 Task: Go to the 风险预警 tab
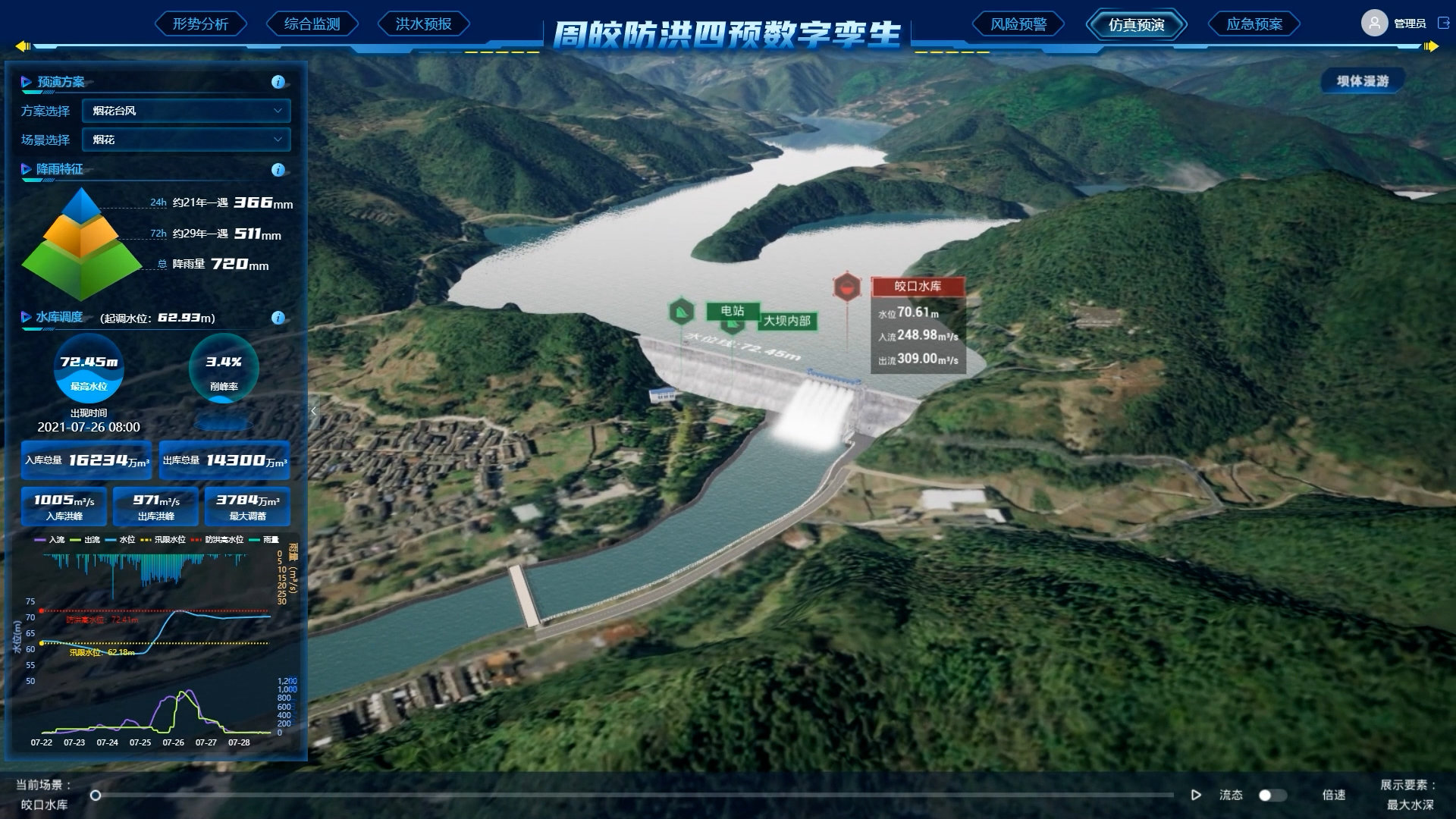[1018, 24]
